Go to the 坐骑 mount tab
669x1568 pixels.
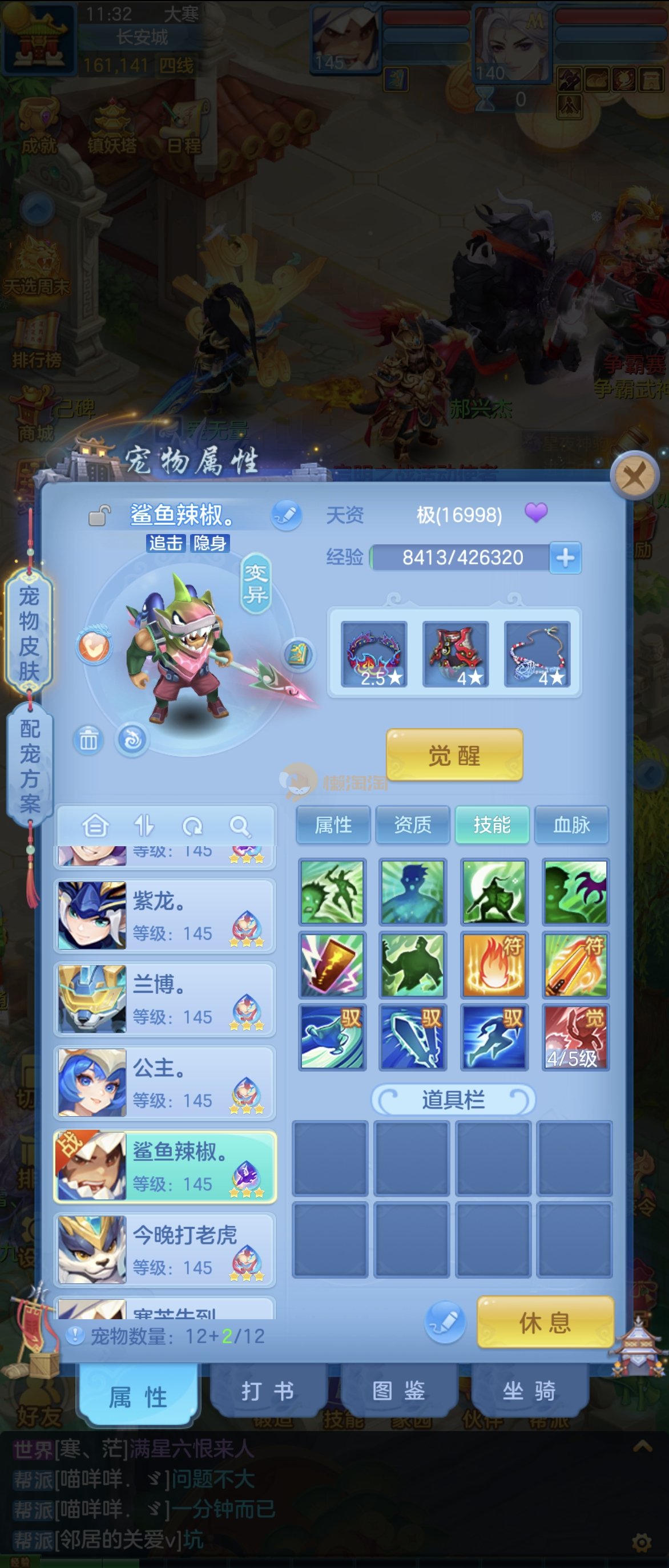click(x=529, y=1391)
